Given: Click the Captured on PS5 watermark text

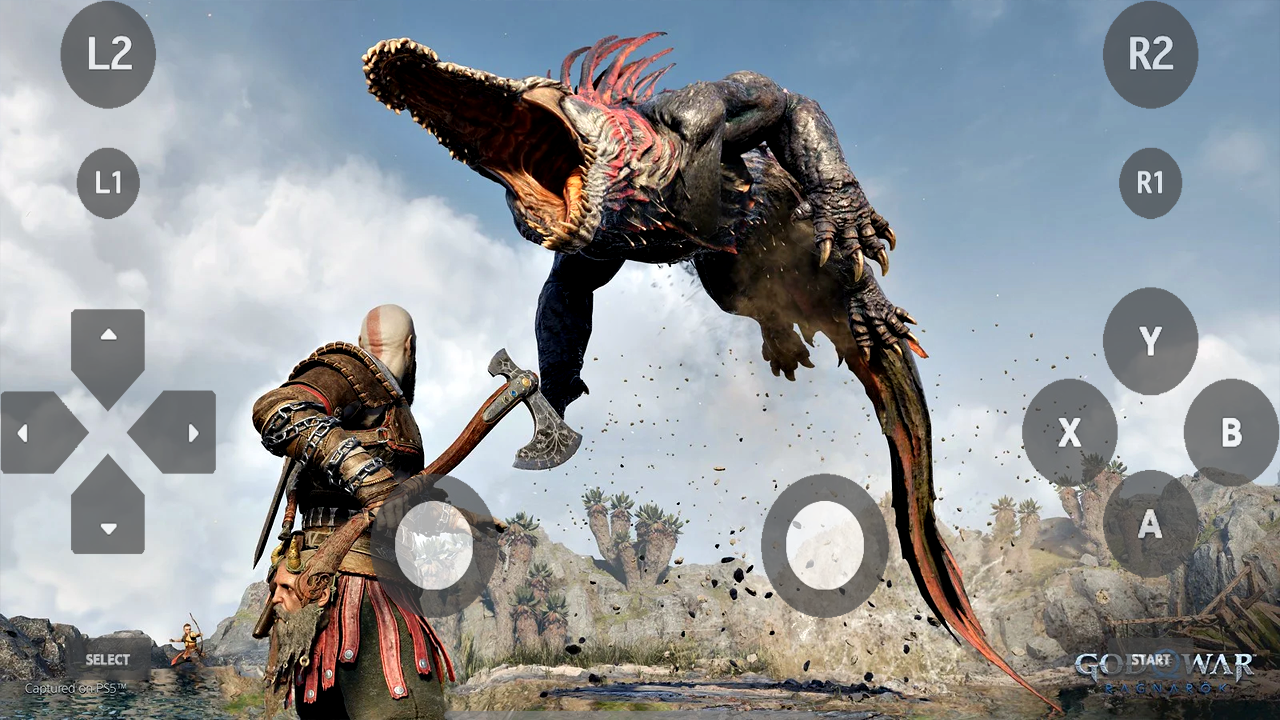Looking at the screenshot, I should [x=75, y=689].
